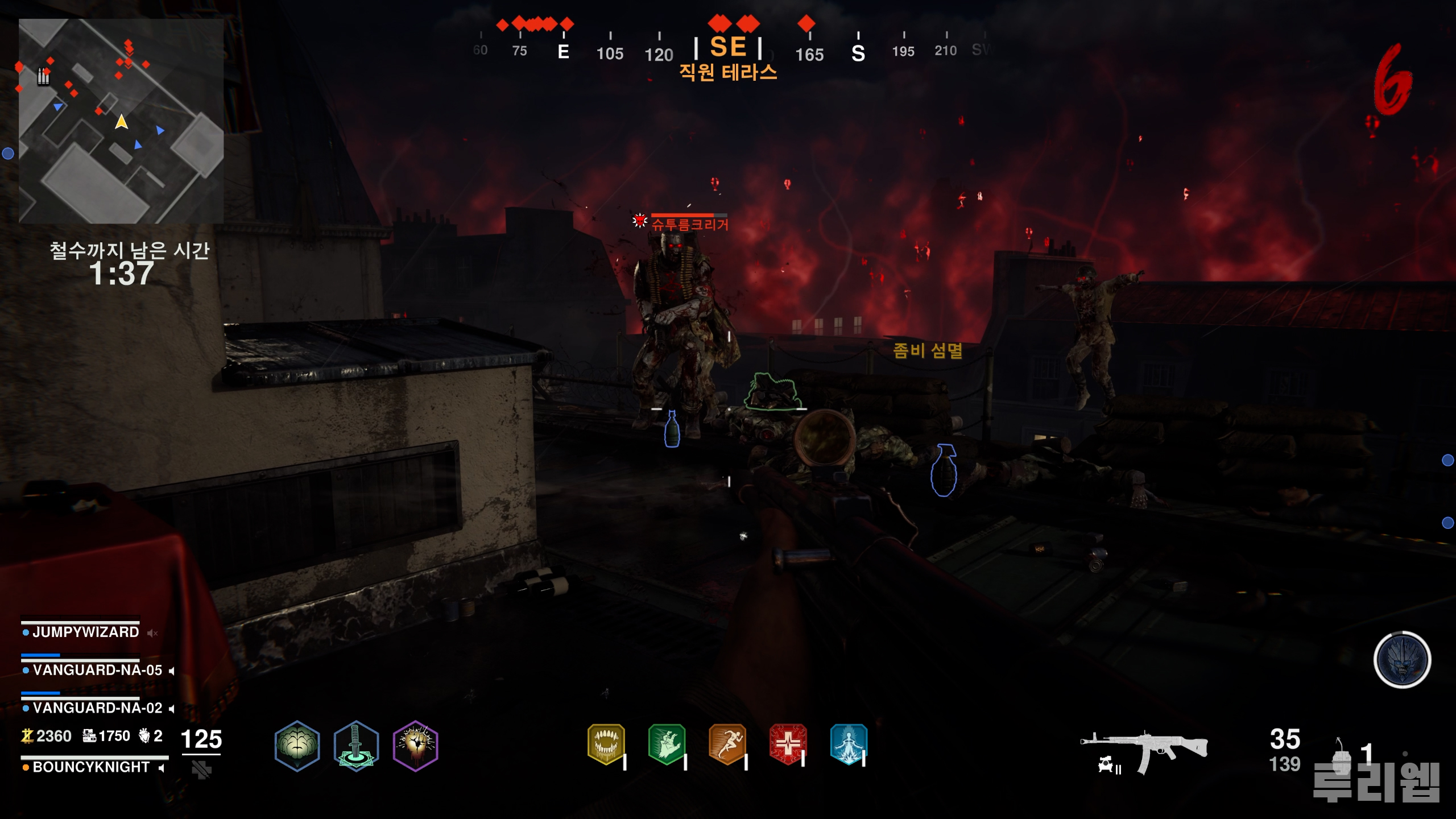Click the SE compass heading indicator
The width and height of the screenshot is (1456, 819).
(x=728, y=47)
